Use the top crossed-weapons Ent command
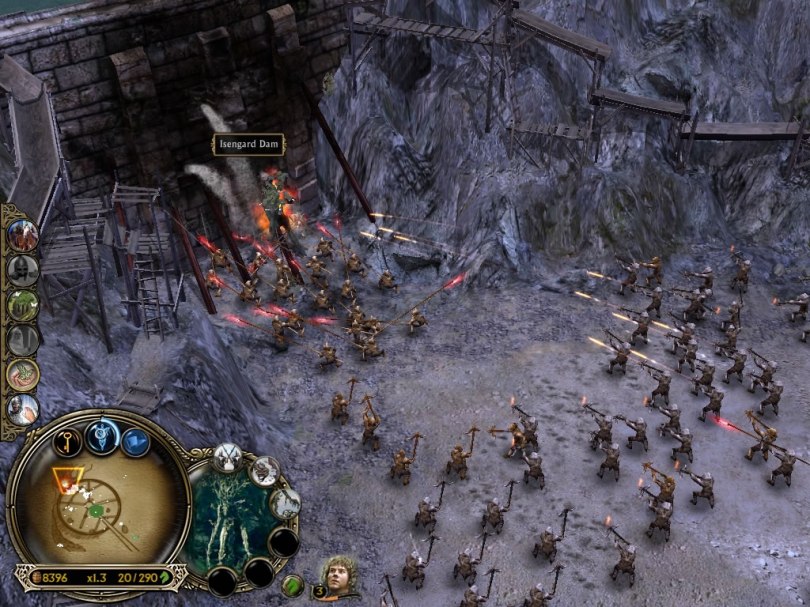Image resolution: width=810 pixels, height=607 pixels. (x=227, y=457)
